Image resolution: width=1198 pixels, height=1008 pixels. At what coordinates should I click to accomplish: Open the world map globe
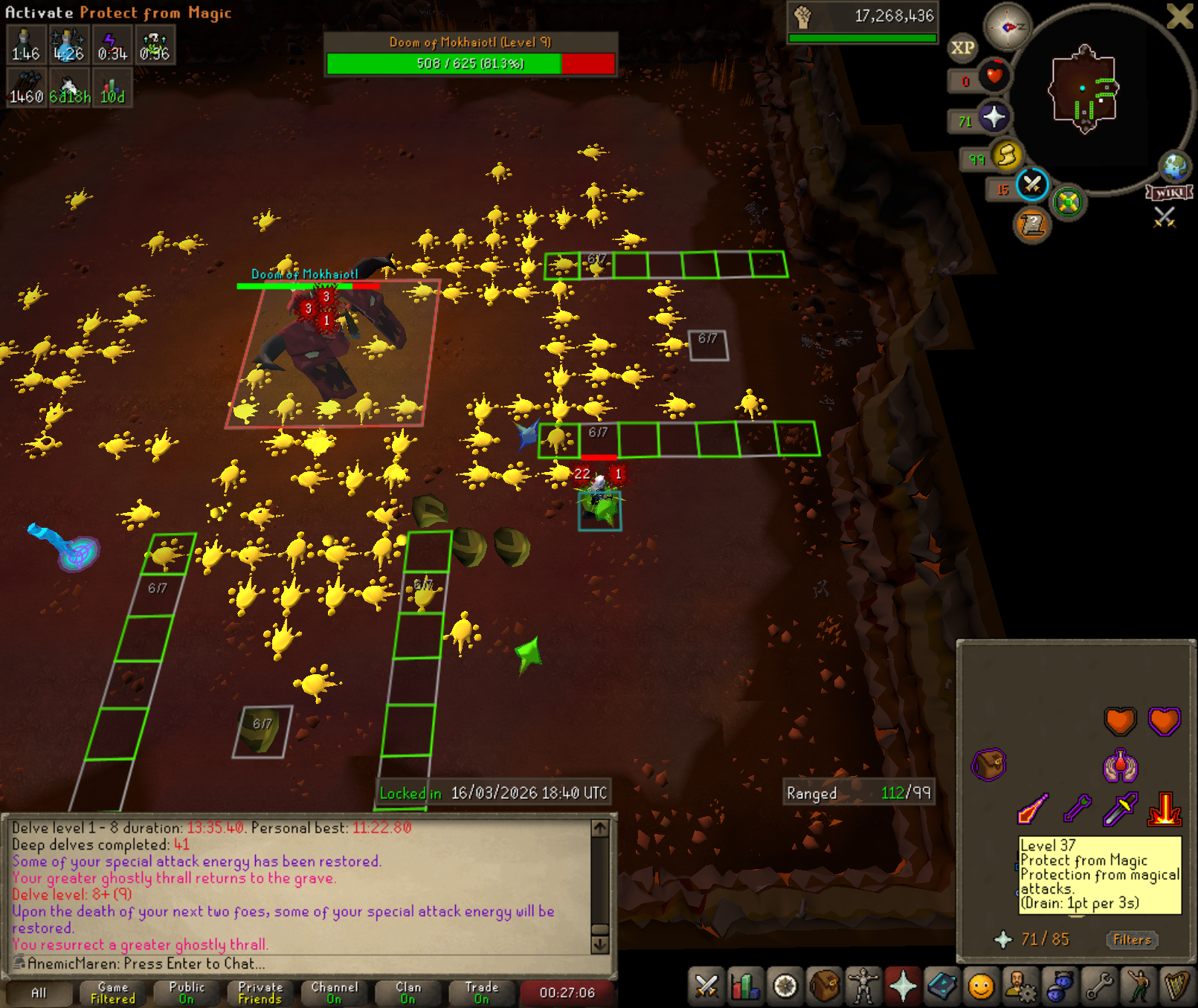[x=1175, y=167]
